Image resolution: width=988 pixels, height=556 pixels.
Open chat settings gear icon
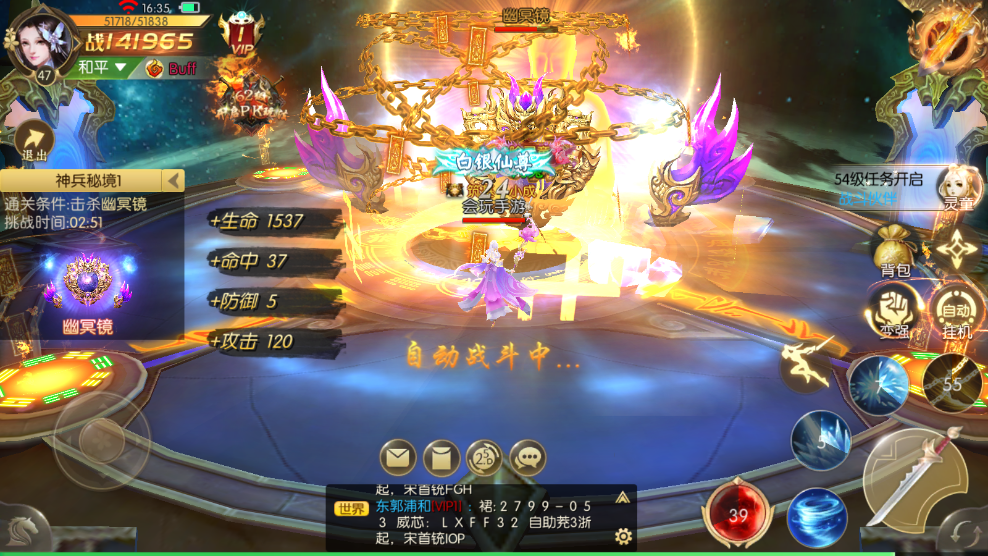coord(623,537)
